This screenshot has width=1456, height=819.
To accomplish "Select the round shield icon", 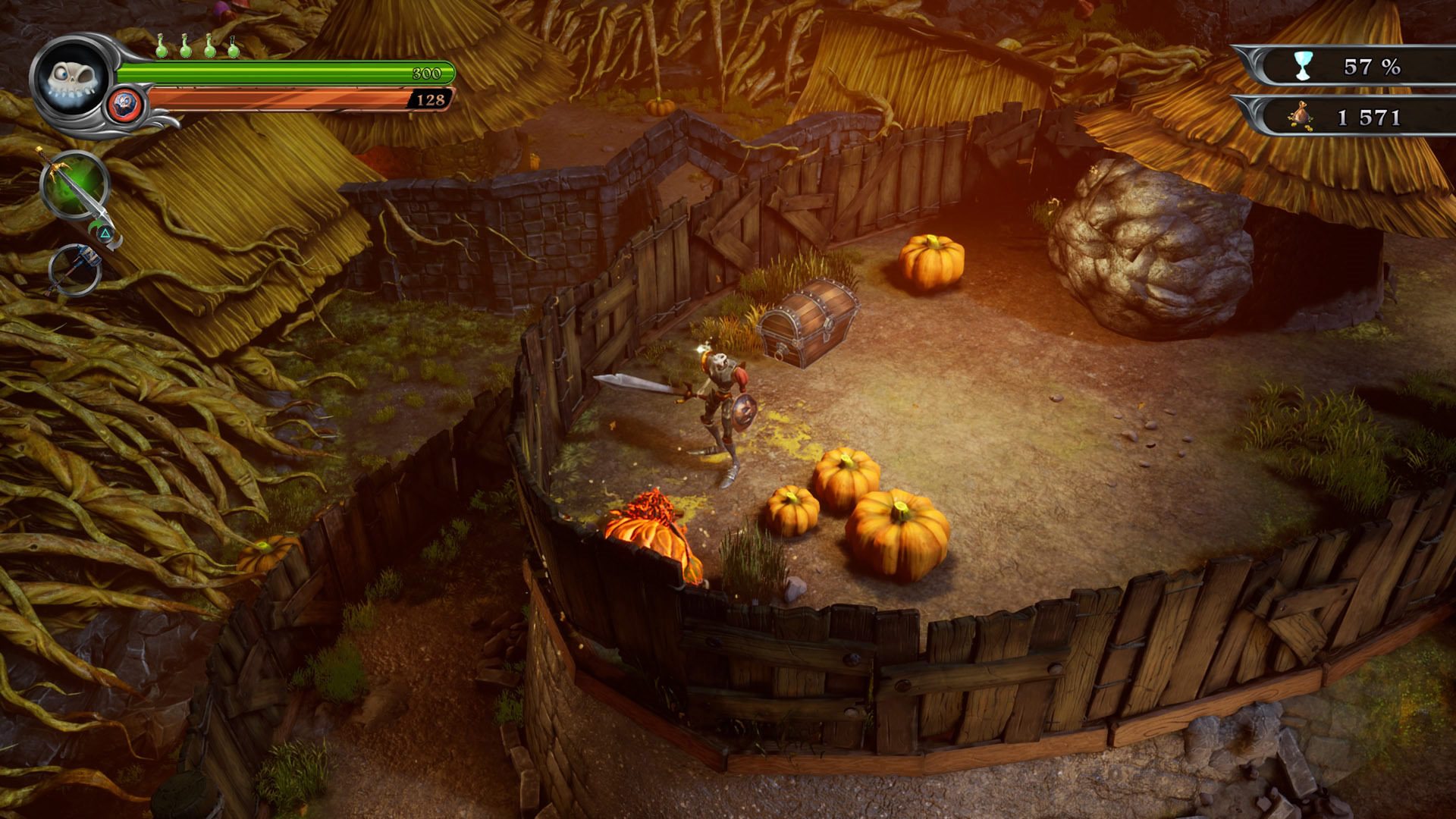I will [126, 105].
